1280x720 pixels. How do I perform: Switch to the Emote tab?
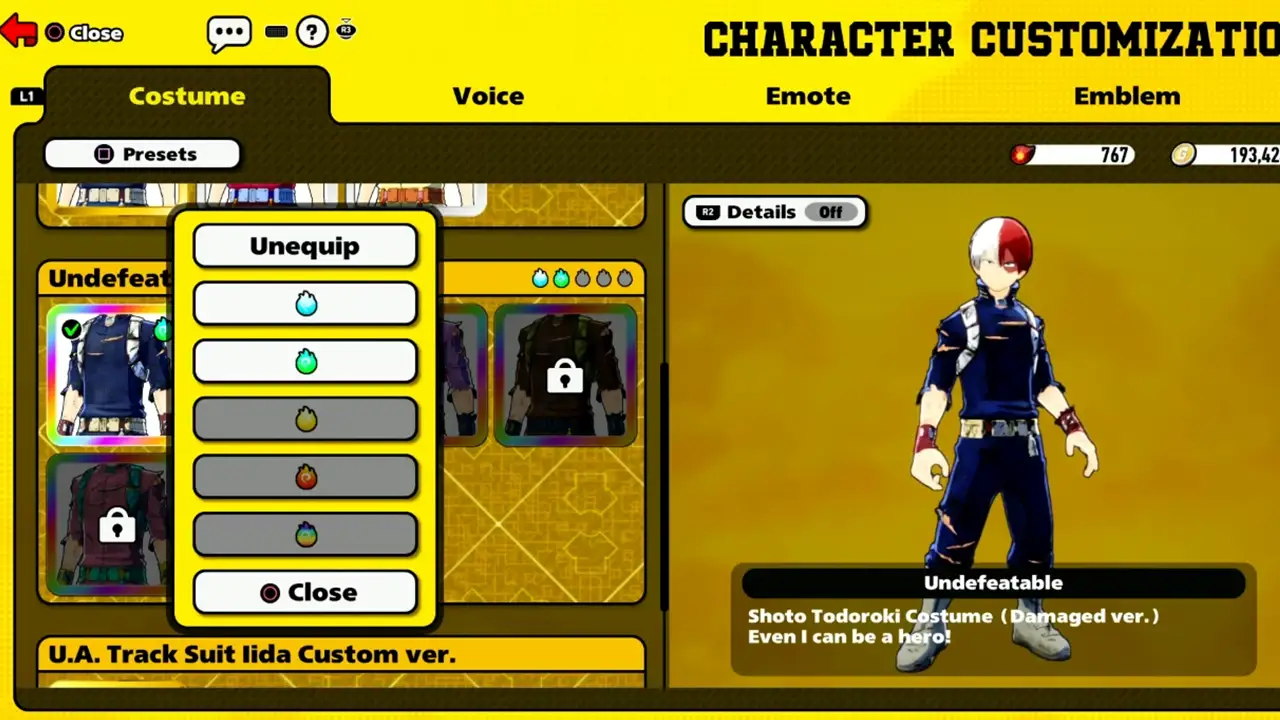tap(808, 96)
